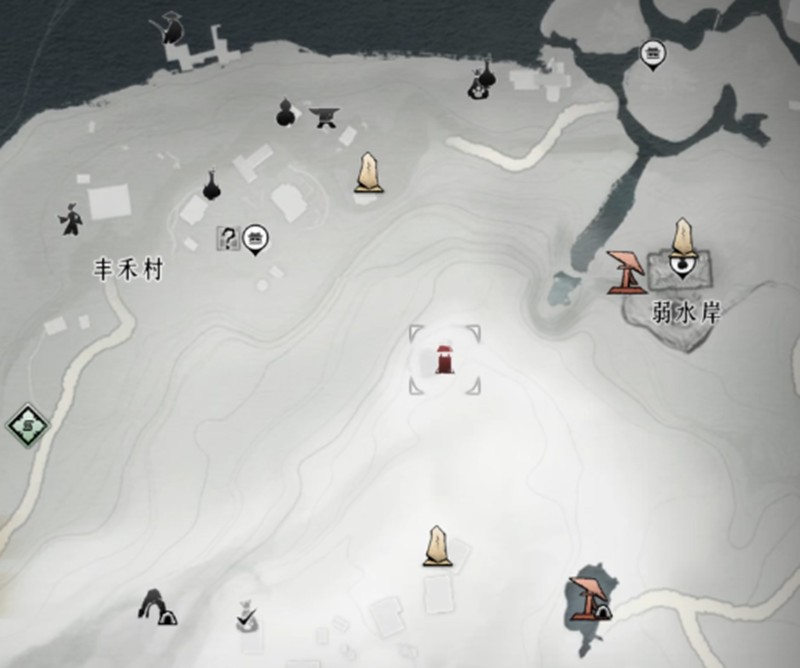Click the red pavilion marker beside 弱水岸
The image size is (800, 668).
[628, 272]
